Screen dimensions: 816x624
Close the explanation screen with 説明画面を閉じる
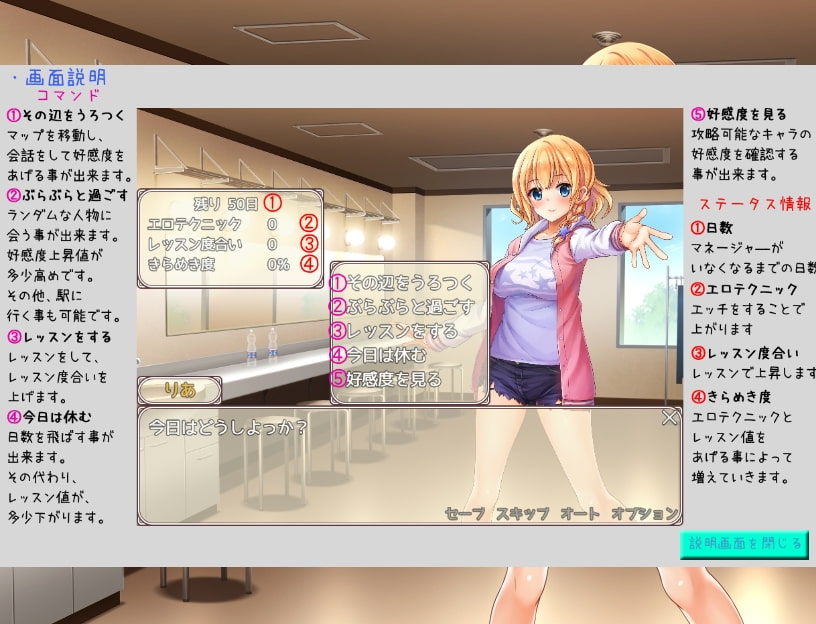click(x=744, y=544)
